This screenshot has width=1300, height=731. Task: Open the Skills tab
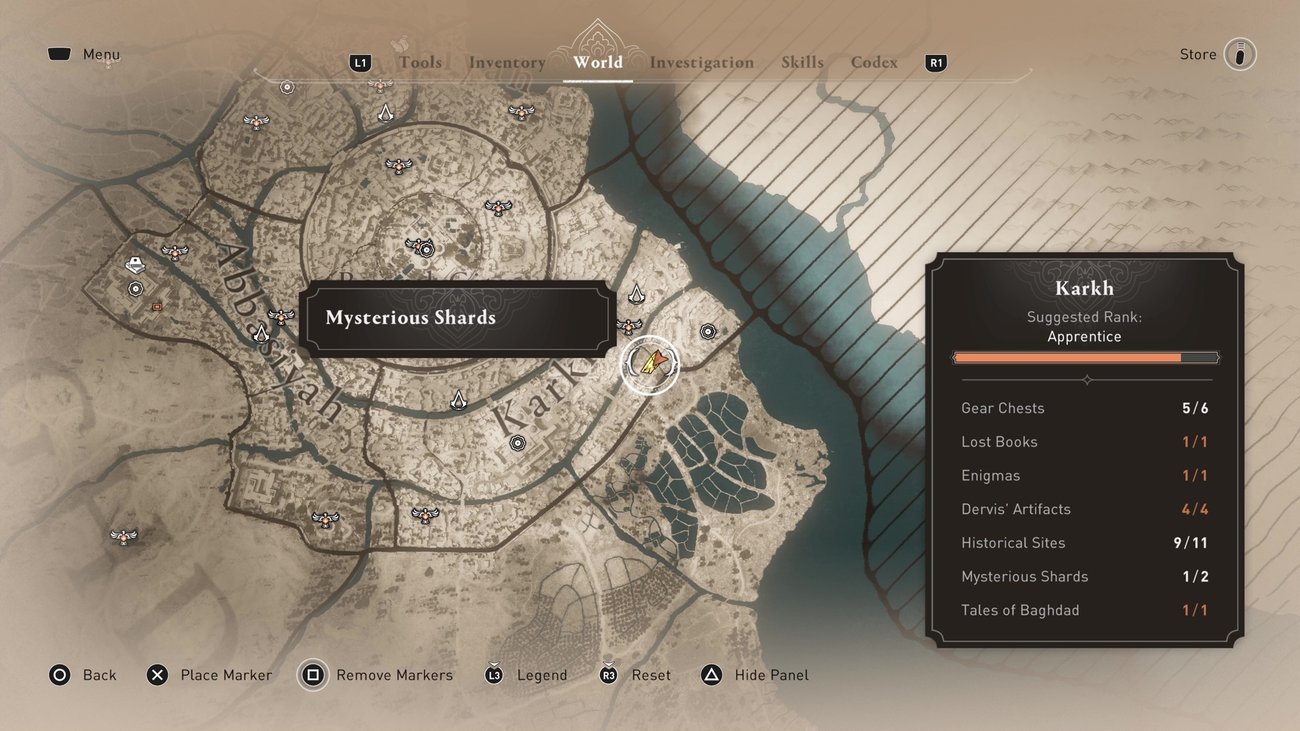click(802, 62)
